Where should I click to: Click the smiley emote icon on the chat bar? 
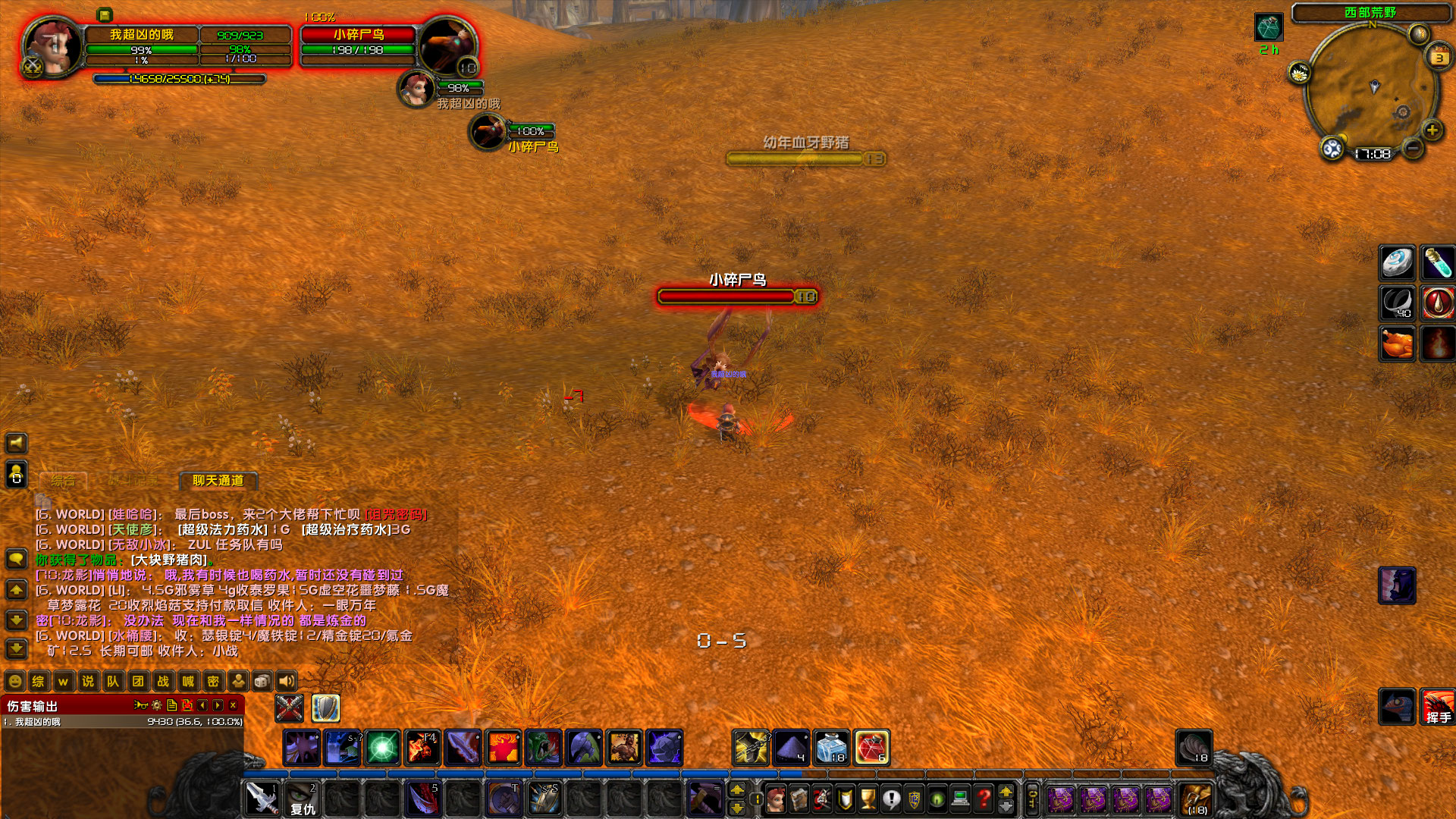pos(15,681)
